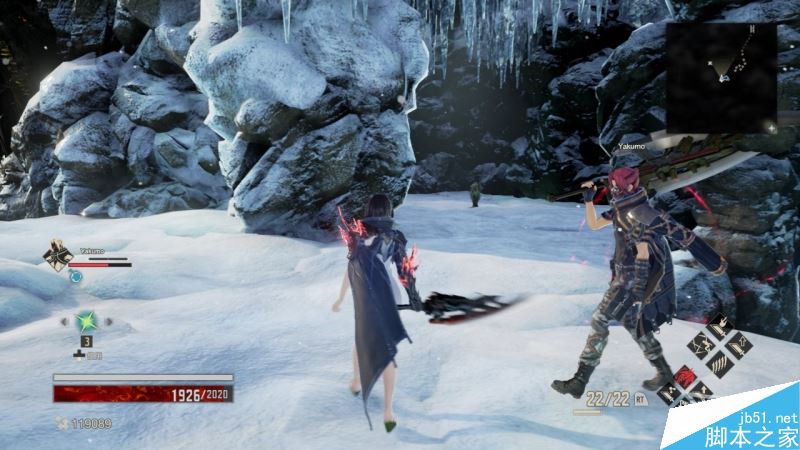Use the green star item
800x450 pixels.
85,322
